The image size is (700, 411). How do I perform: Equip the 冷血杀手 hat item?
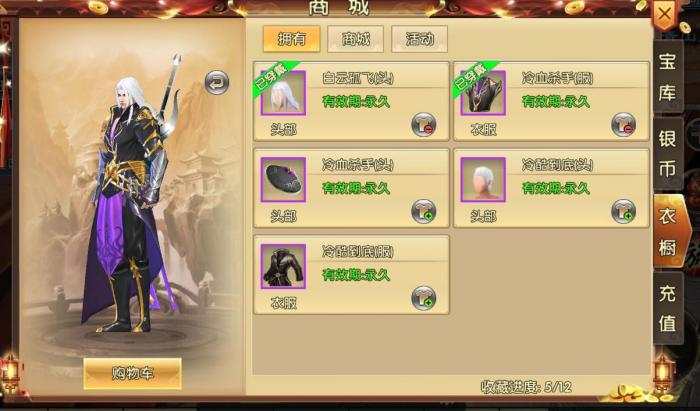coord(424,211)
